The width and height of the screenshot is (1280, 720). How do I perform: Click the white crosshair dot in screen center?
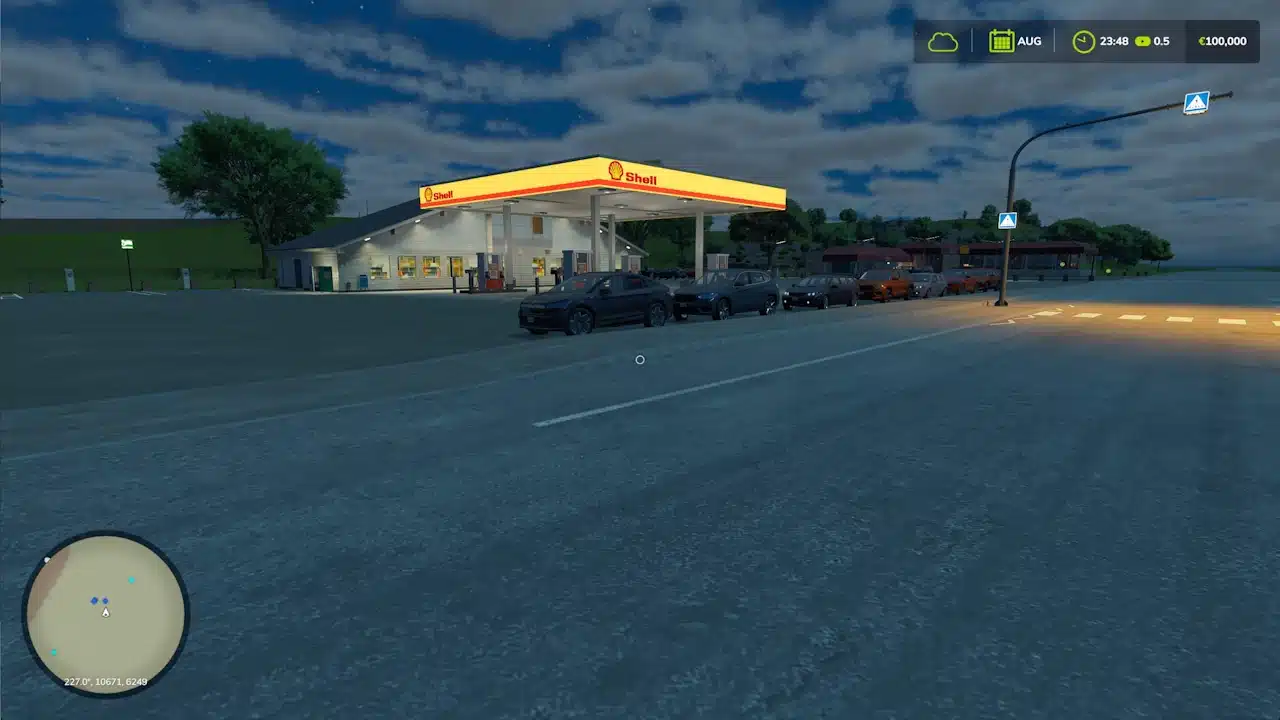(x=640, y=359)
